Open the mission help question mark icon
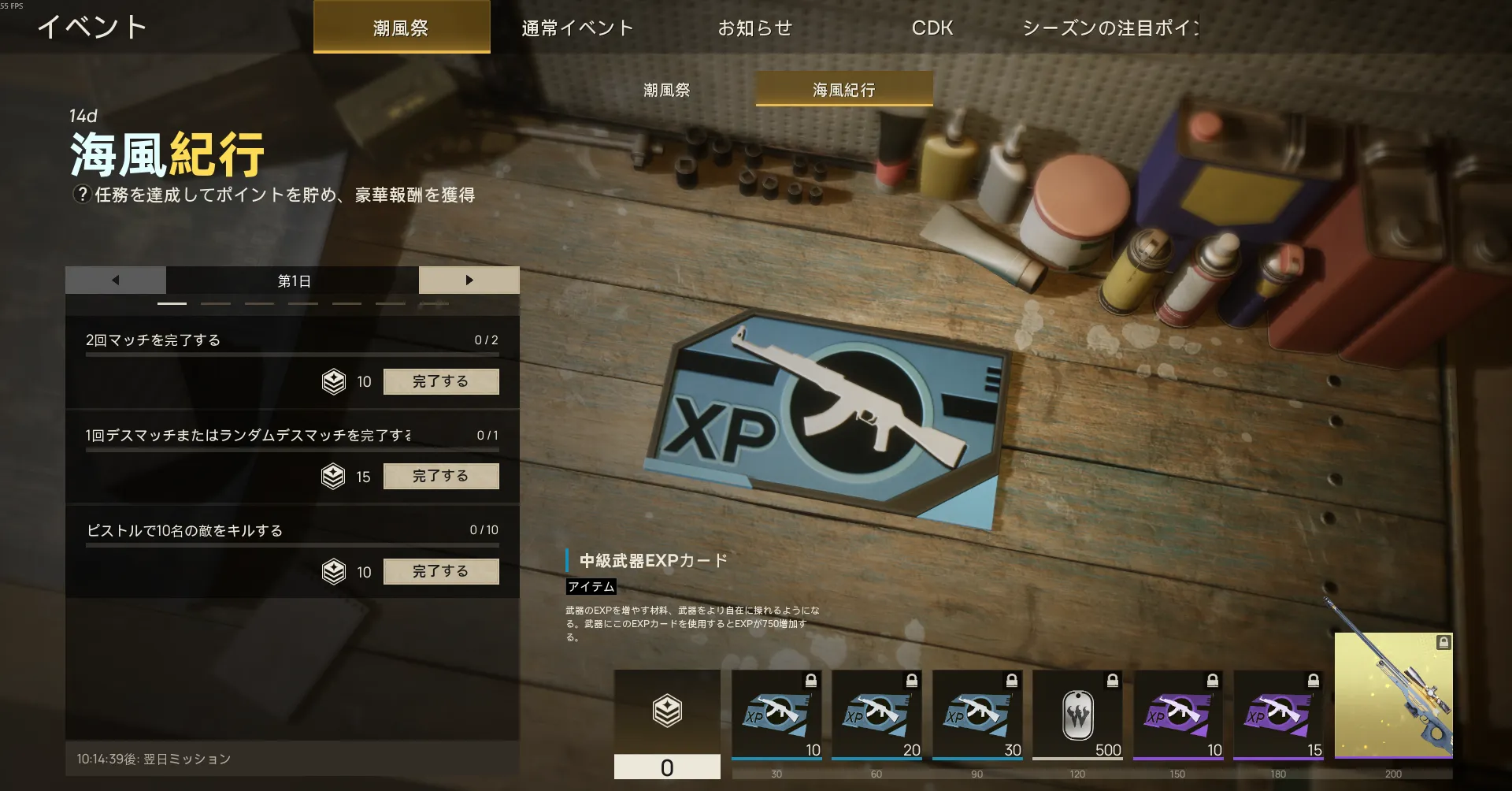 coord(81,195)
